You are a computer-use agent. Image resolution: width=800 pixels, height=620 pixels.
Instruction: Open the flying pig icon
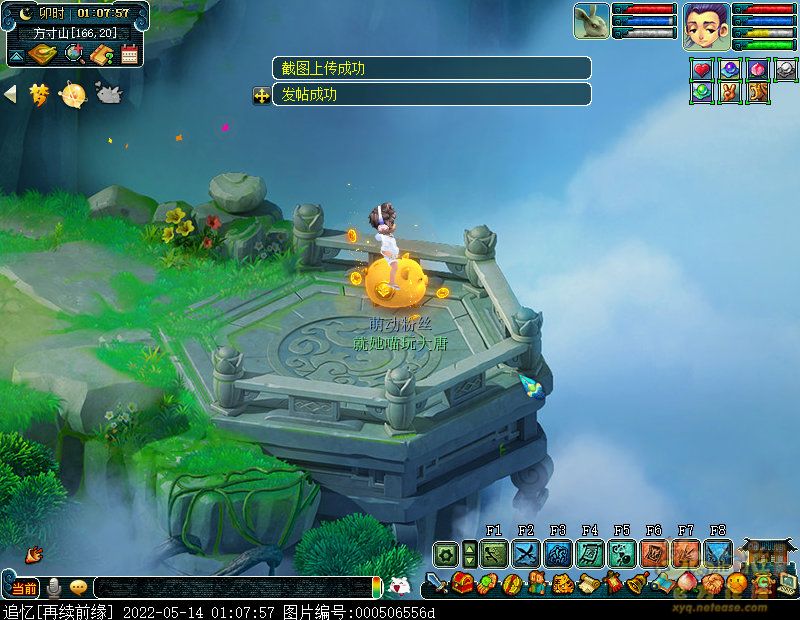coord(108,94)
